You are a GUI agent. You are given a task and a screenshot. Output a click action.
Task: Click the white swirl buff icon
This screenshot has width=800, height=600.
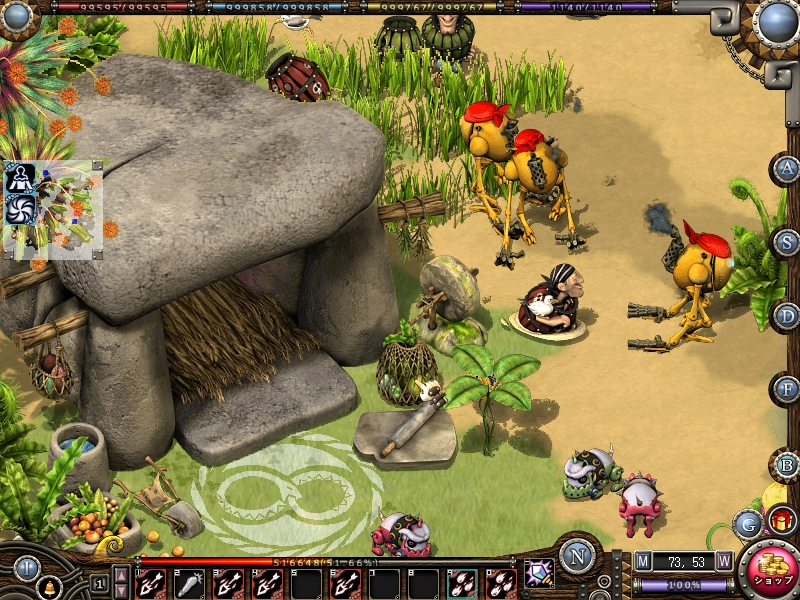20,208
